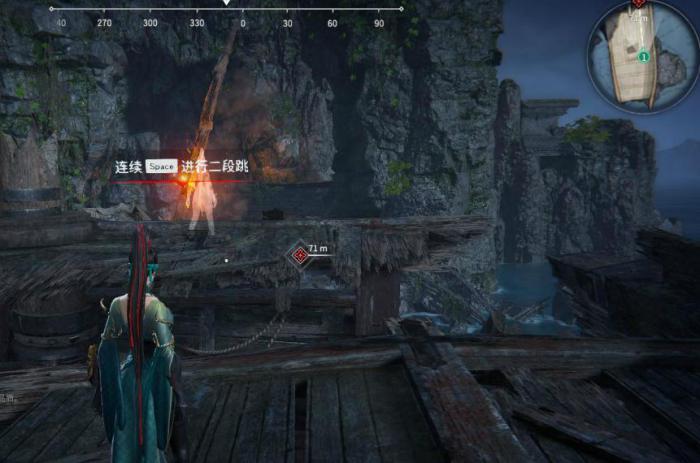Screen dimensions: 700x463
Task: Click the red diamond waypoint showing 71 m
Action: pyautogui.click(x=299, y=256)
